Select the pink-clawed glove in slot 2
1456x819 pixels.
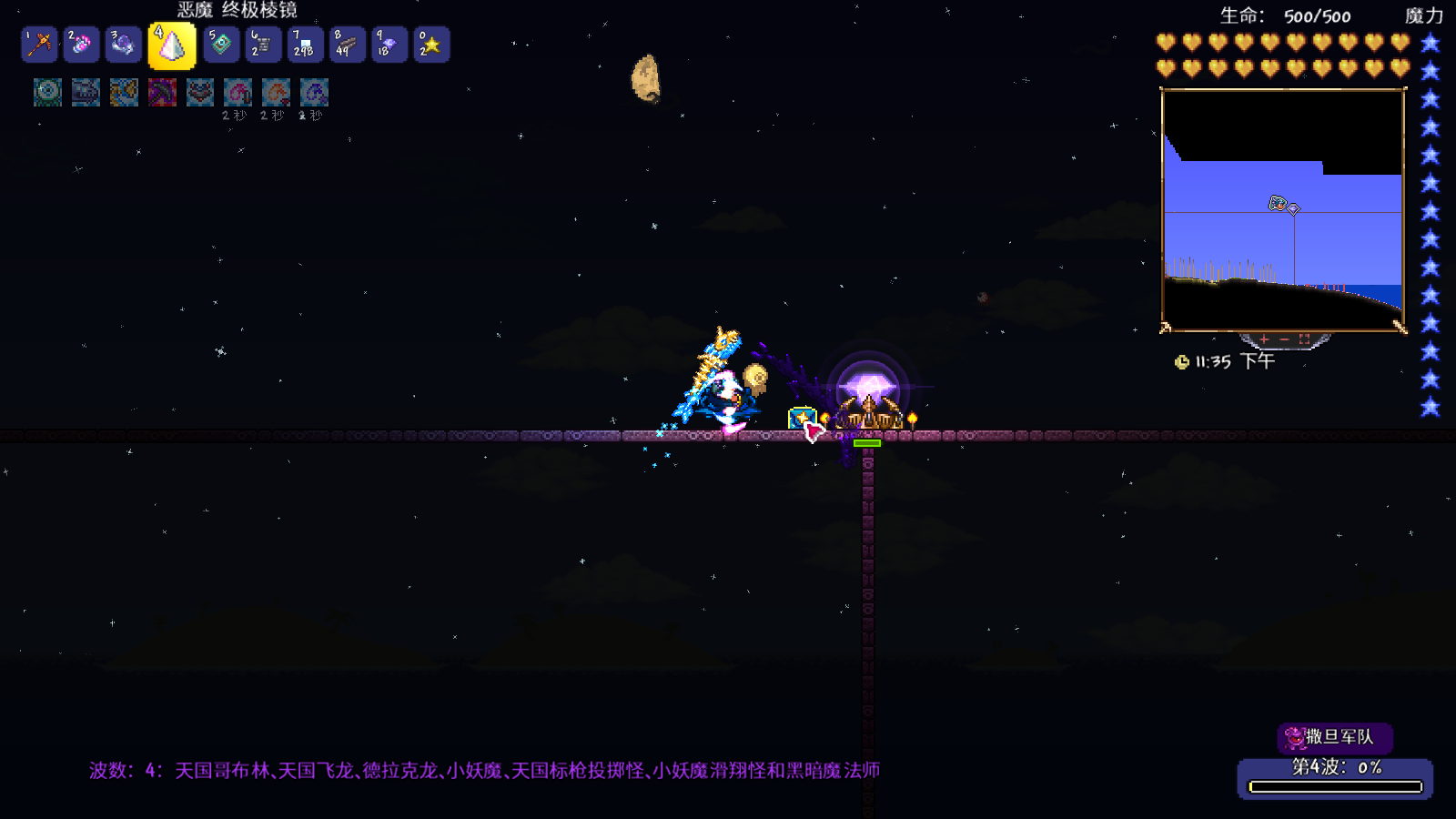click(81, 45)
